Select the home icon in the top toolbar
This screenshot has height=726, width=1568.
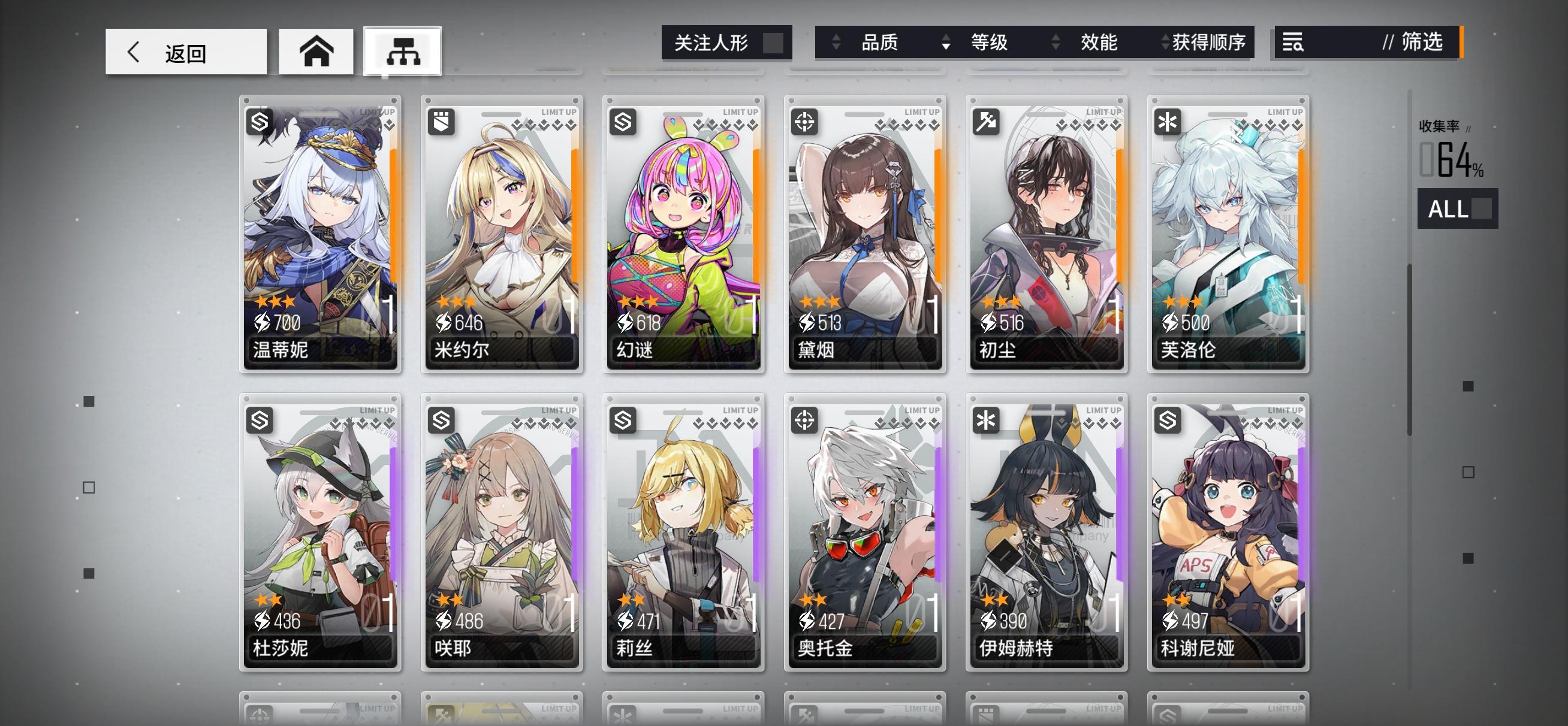(x=316, y=52)
